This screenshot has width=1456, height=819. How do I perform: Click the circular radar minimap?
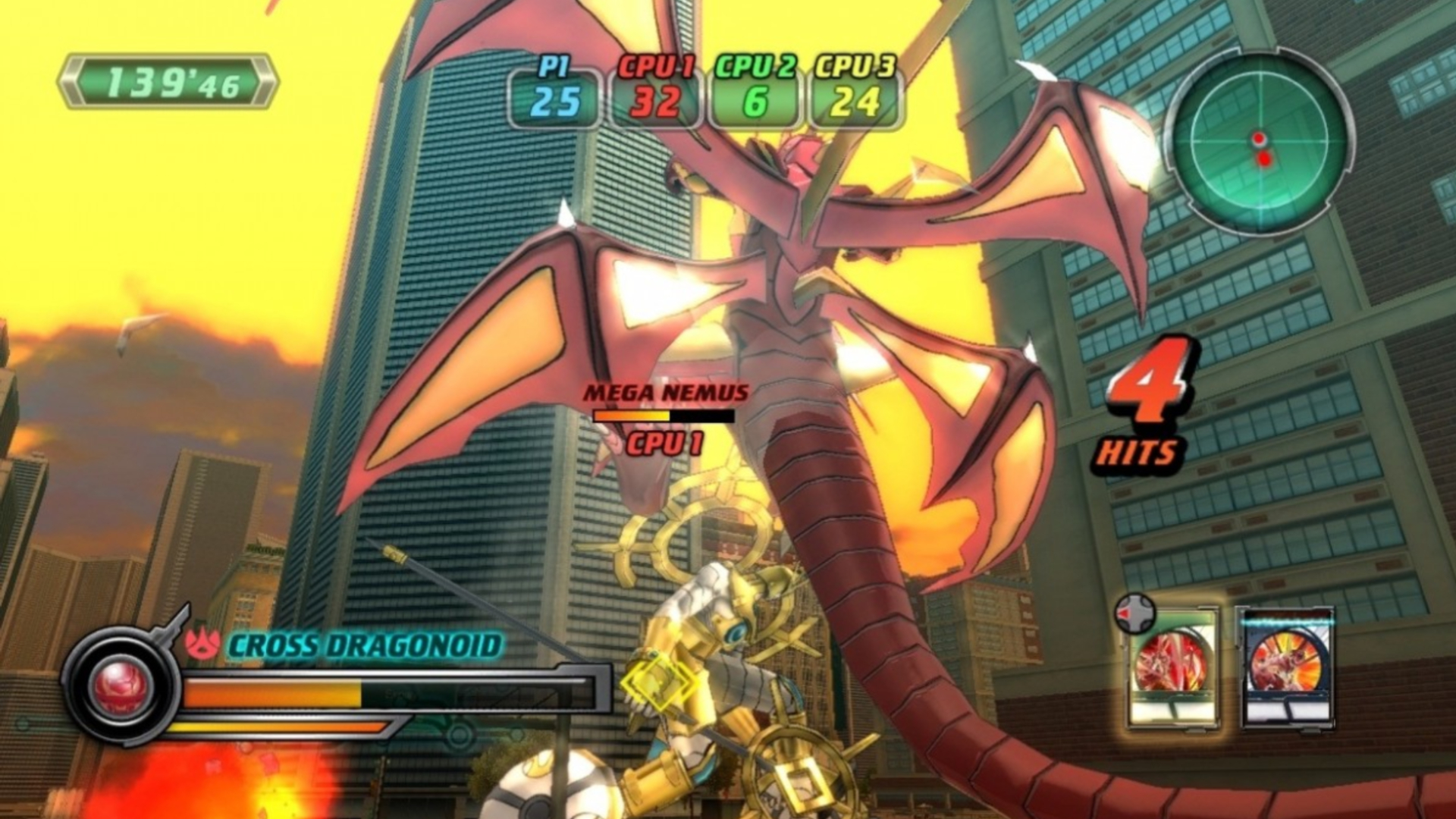(x=1259, y=143)
